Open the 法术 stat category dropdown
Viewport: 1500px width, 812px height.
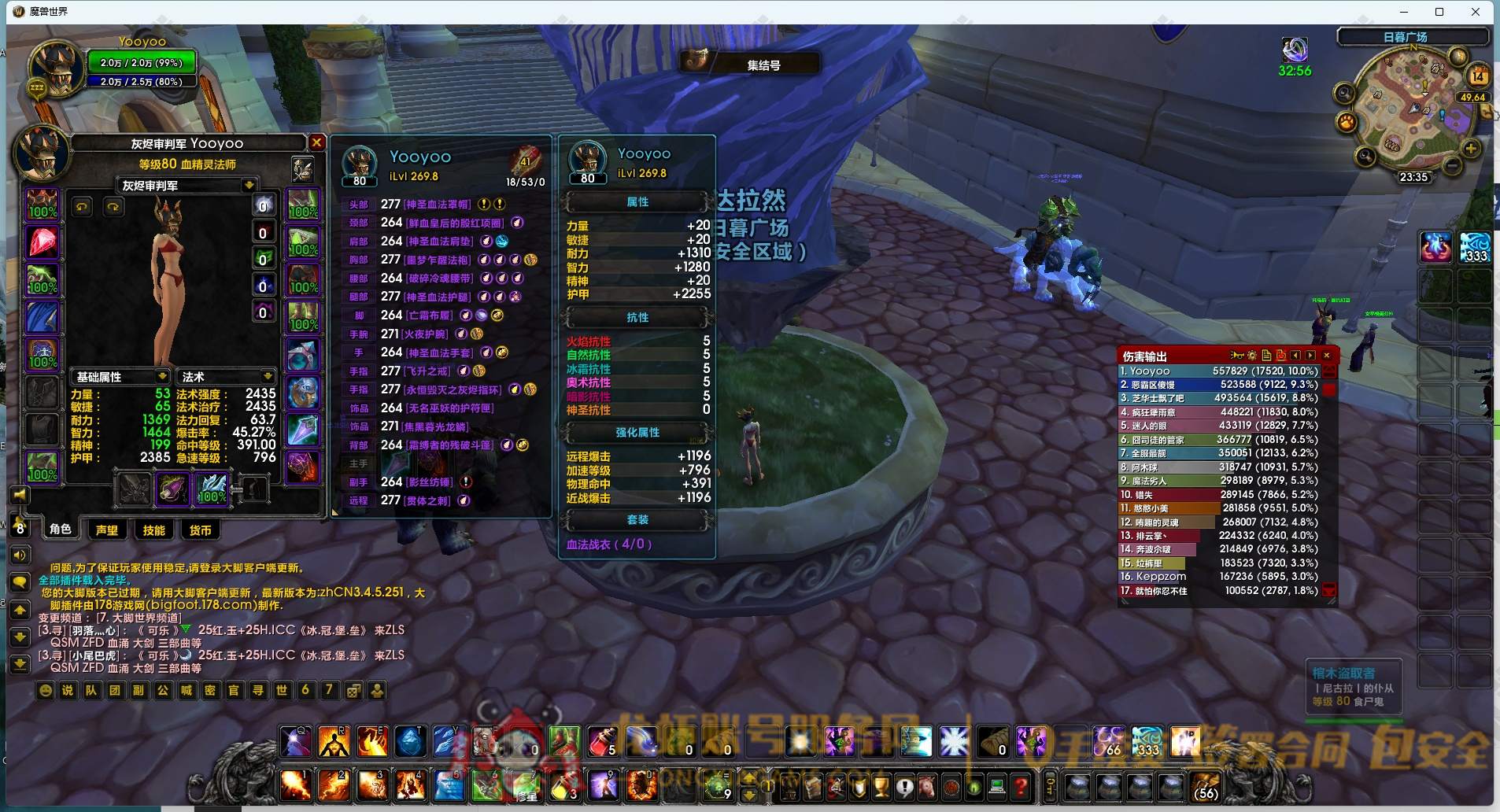(x=268, y=376)
